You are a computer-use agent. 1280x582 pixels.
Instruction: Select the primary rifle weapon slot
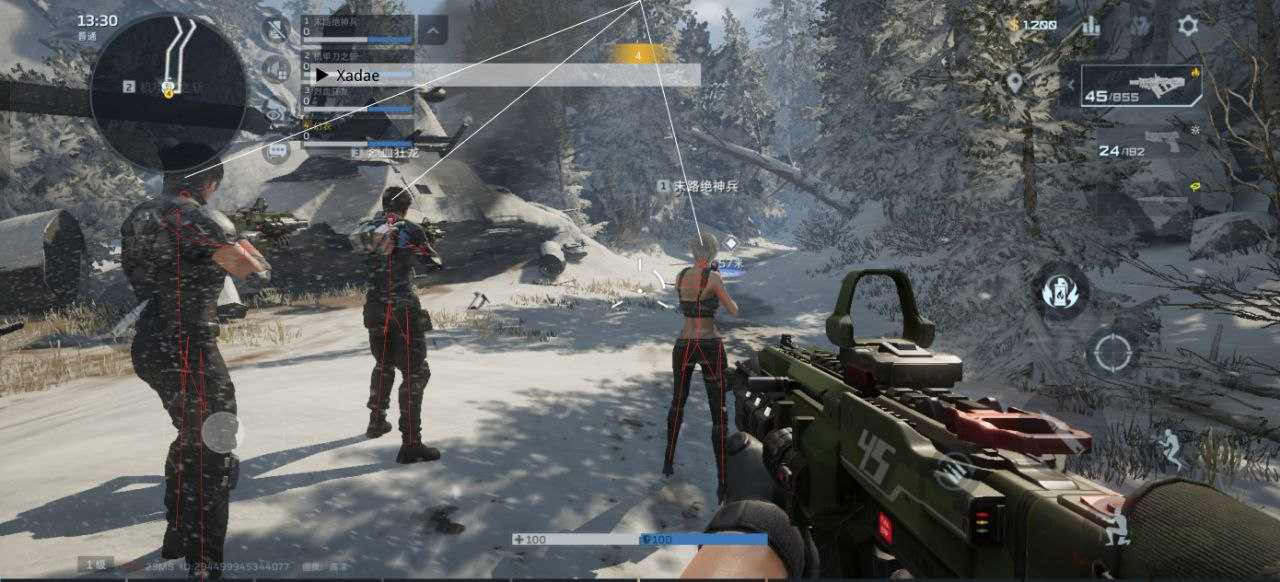[x=1141, y=86]
